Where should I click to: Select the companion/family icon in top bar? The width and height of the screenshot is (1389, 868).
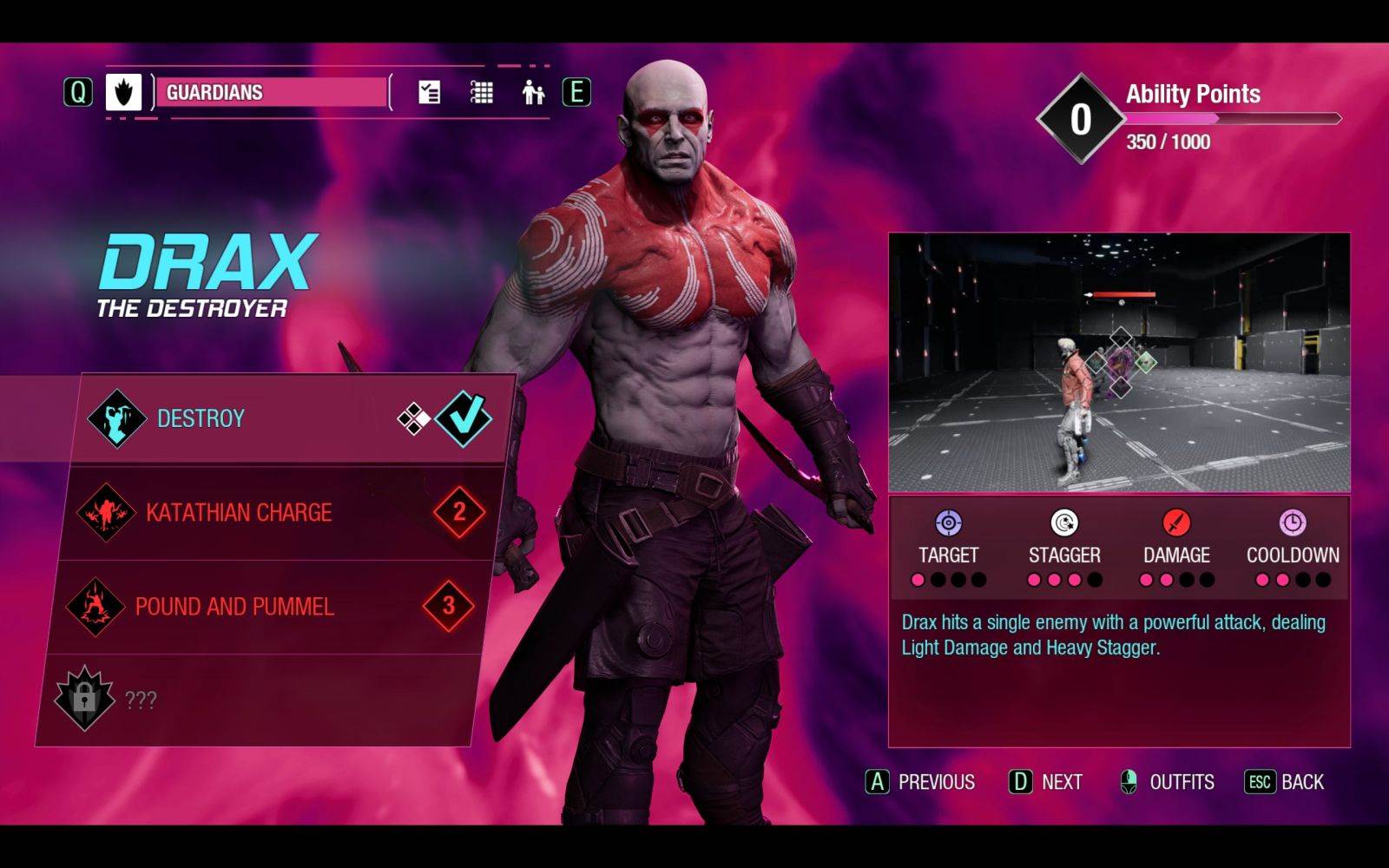[x=532, y=91]
